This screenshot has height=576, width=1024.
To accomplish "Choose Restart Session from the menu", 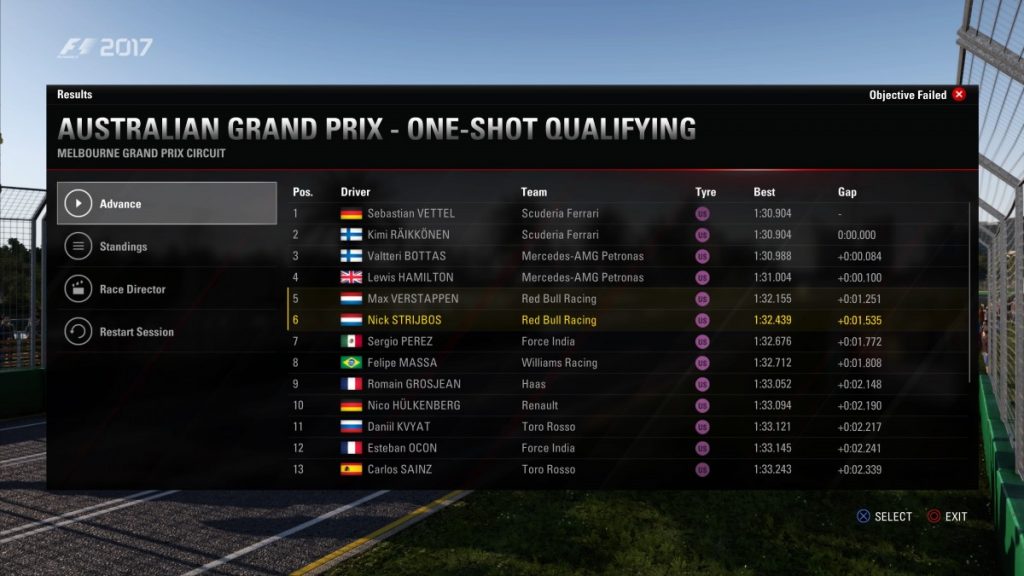I will [166, 332].
